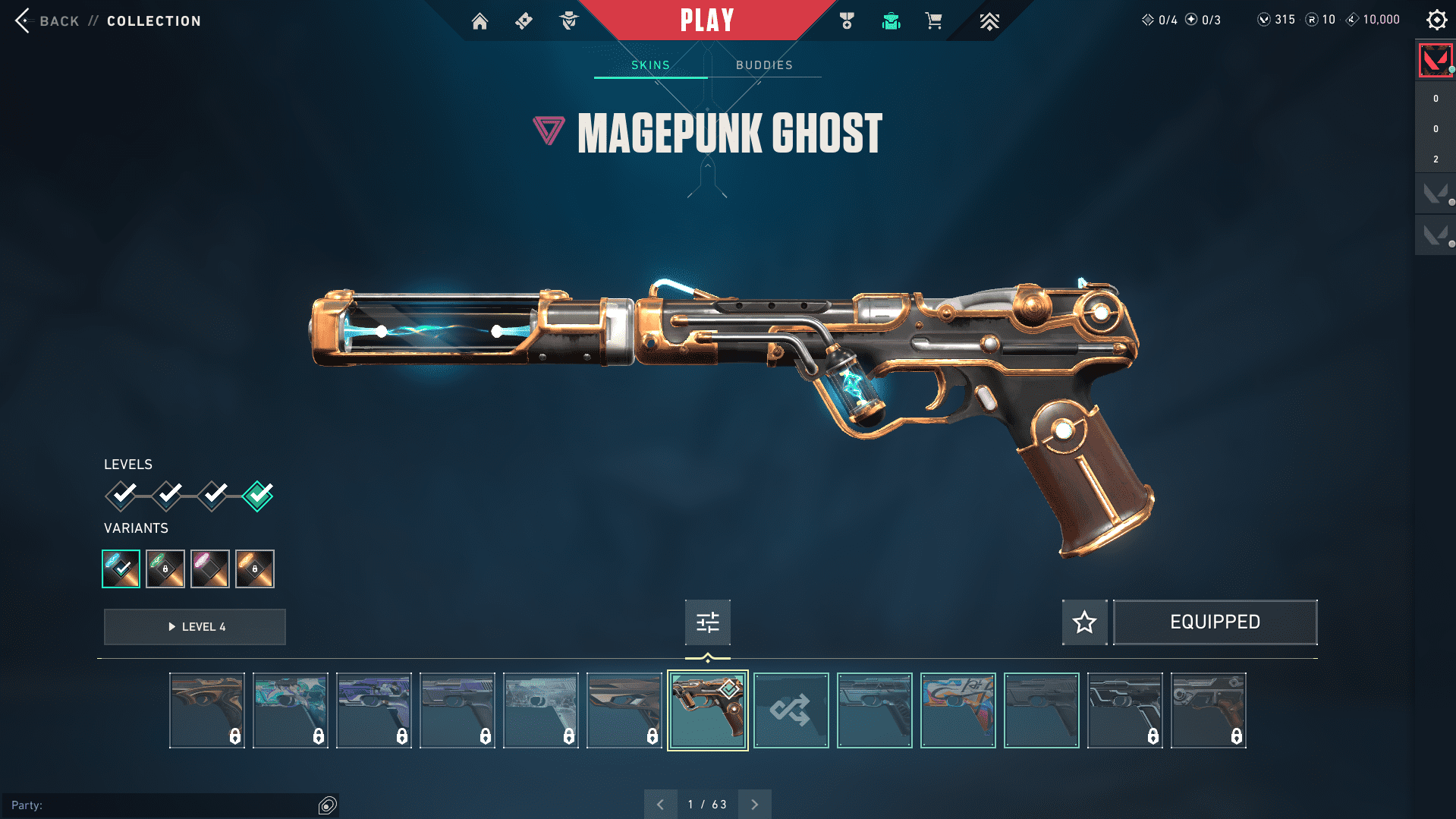The width and height of the screenshot is (1456, 819).
Task: Choose the graffiti-painted Ghost skin thumbnail
Action: click(x=958, y=710)
